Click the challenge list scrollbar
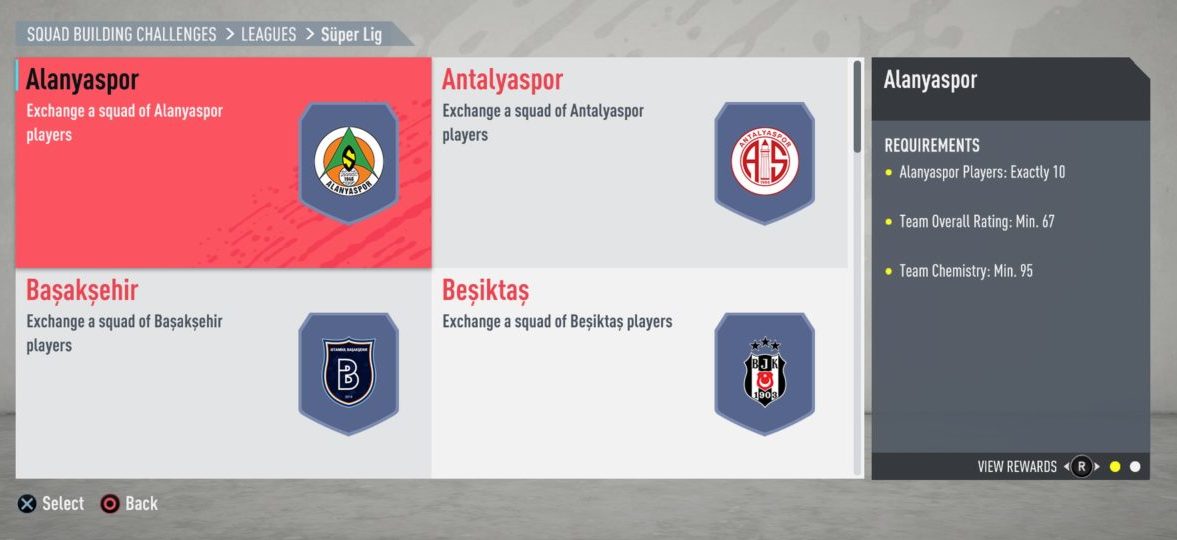 857,107
